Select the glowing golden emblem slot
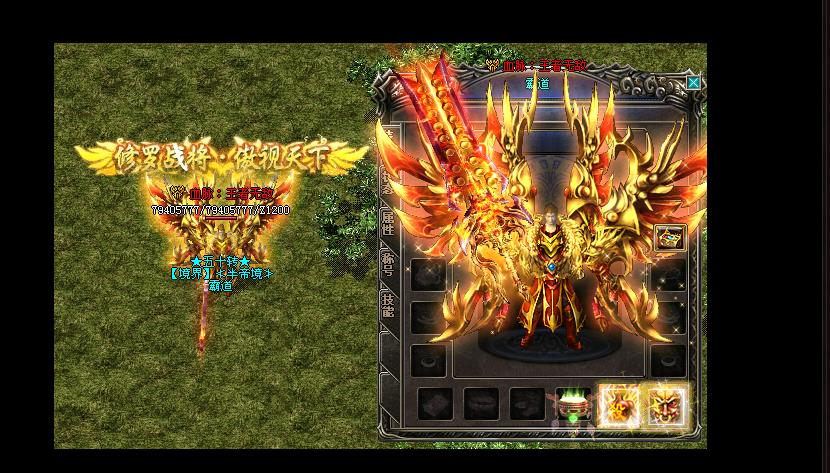The height and width of the screenshot is (473, 830). 619,406
